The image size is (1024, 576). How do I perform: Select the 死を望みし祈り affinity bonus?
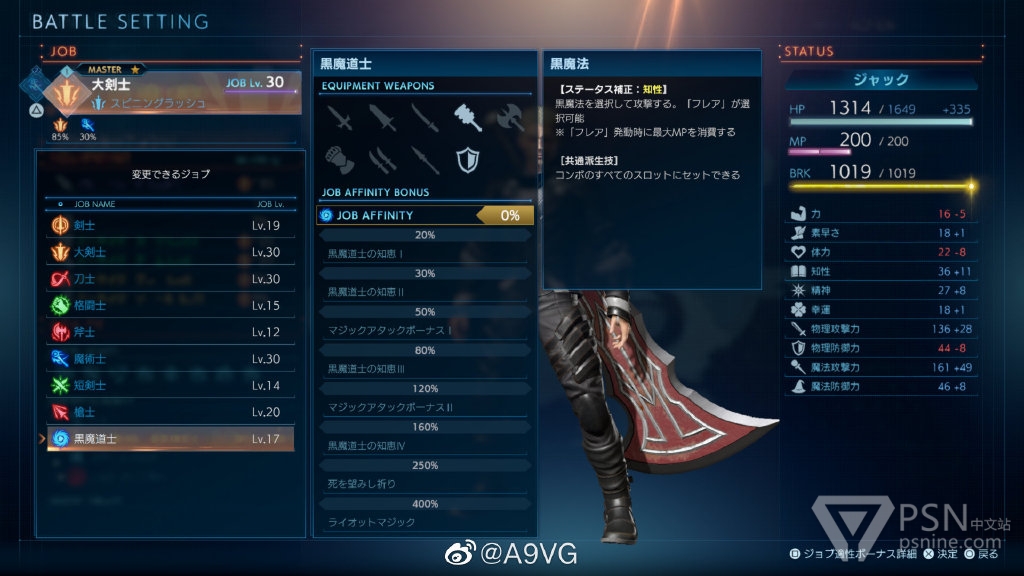click(424, 484)
